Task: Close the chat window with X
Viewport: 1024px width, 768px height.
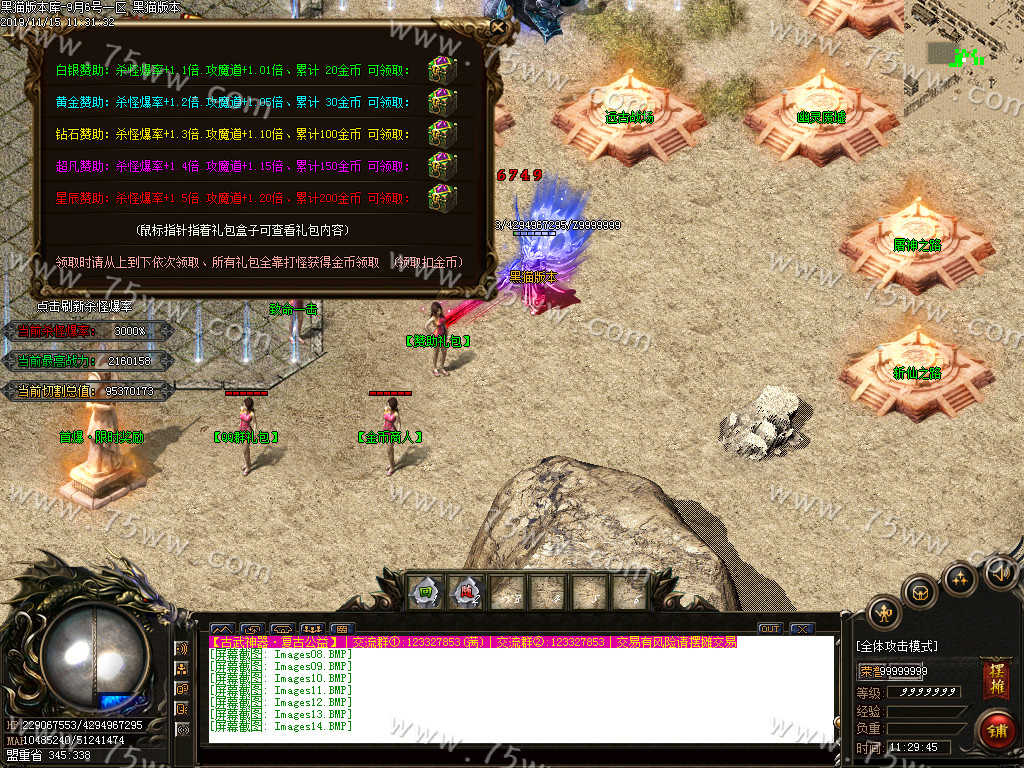Action: (801, 629)
